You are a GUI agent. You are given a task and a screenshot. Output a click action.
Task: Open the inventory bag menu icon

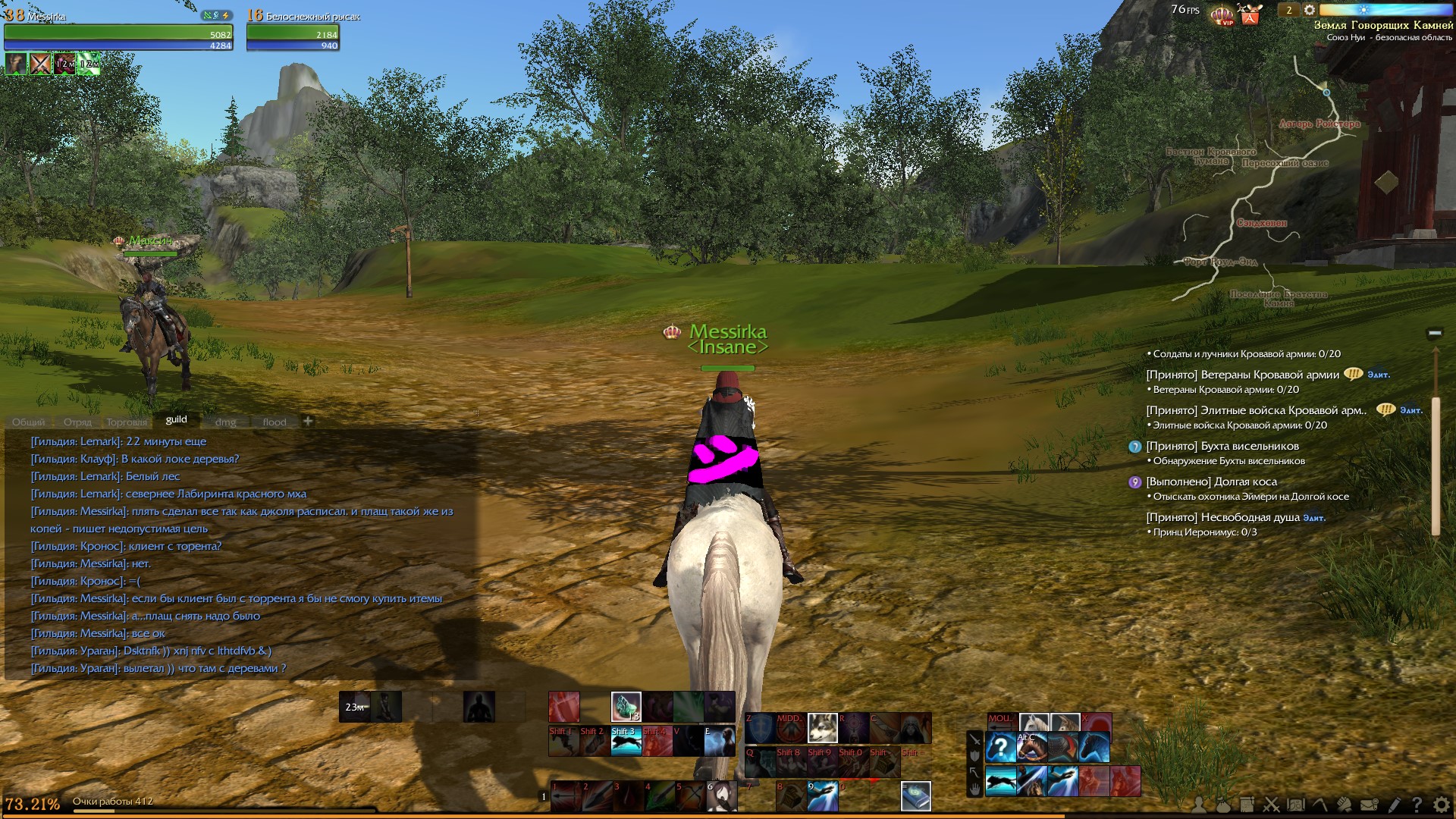[1222, 805]
